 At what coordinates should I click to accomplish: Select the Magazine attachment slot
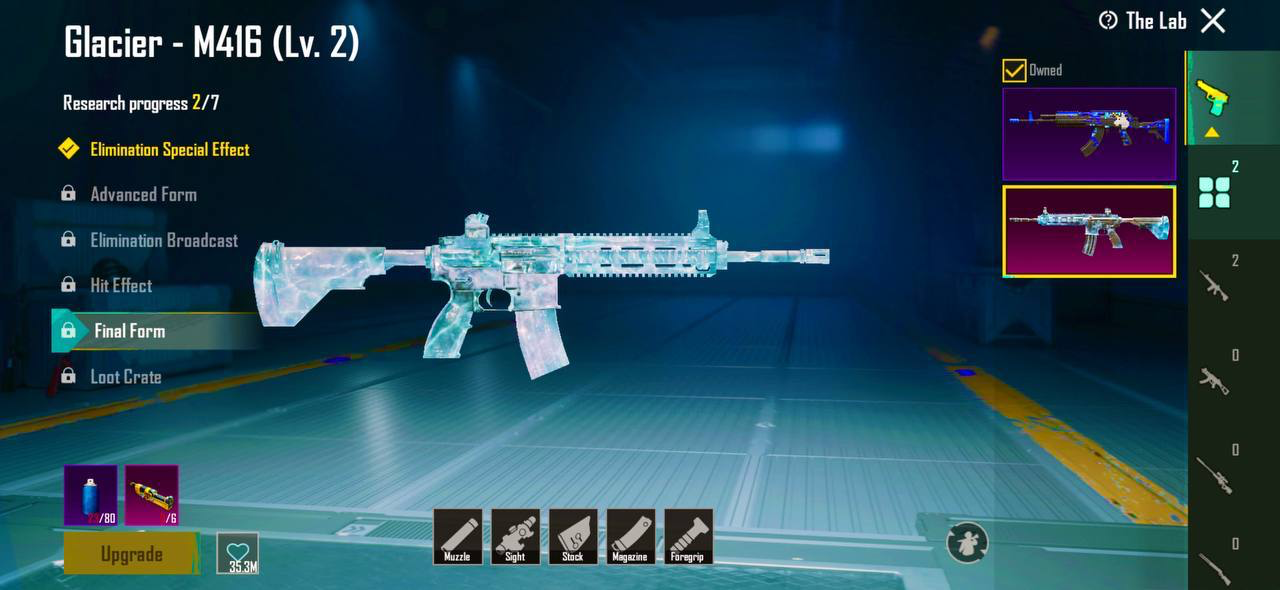pyautogui.click(x=630, y=537)
